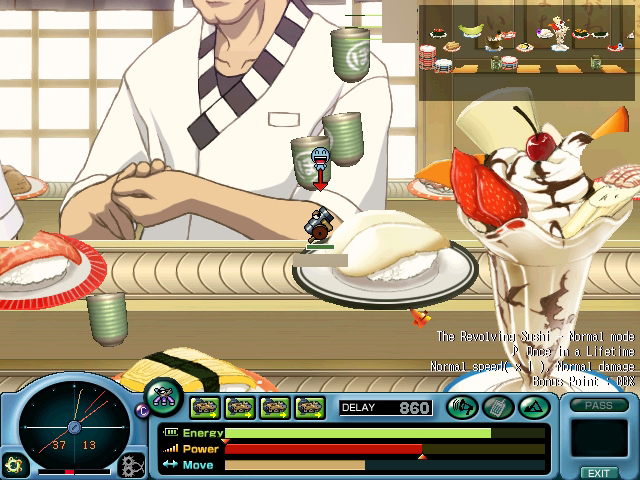Click the small purple C button

(141, 409)
